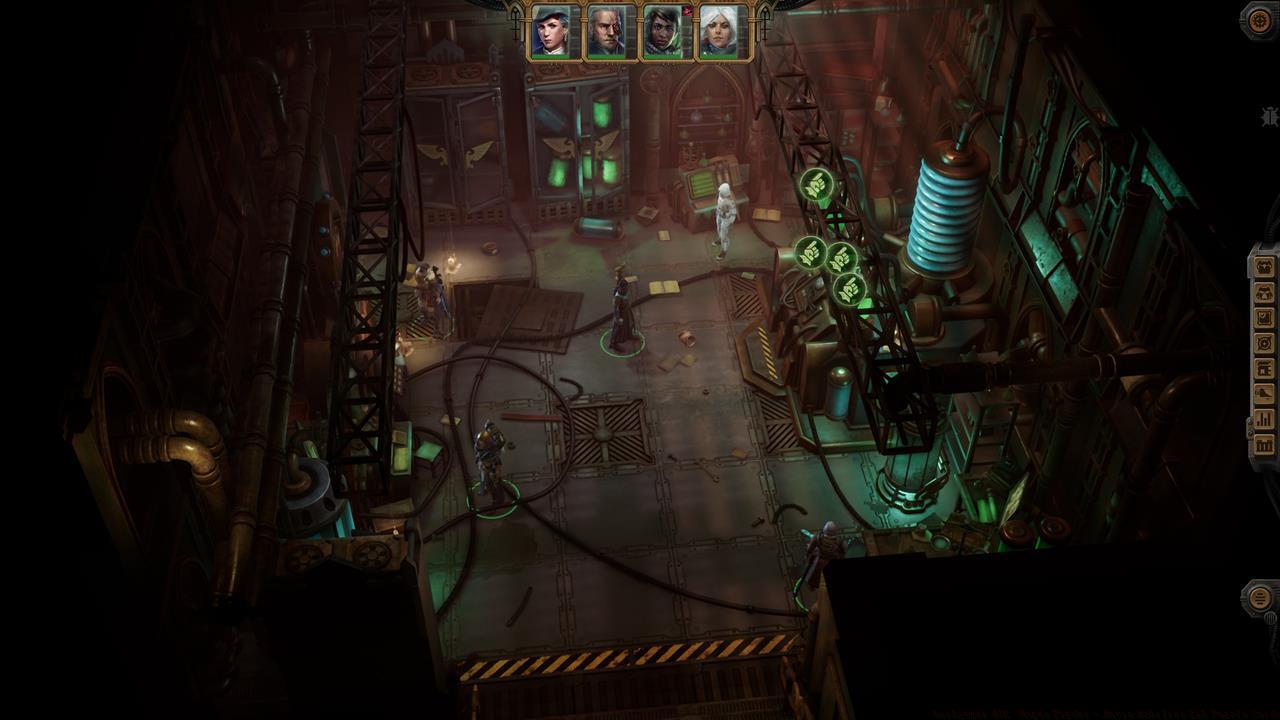Click the circular target icon in the sidebar
This screenshot has height=720, width=1280.
coord(1264,343)
